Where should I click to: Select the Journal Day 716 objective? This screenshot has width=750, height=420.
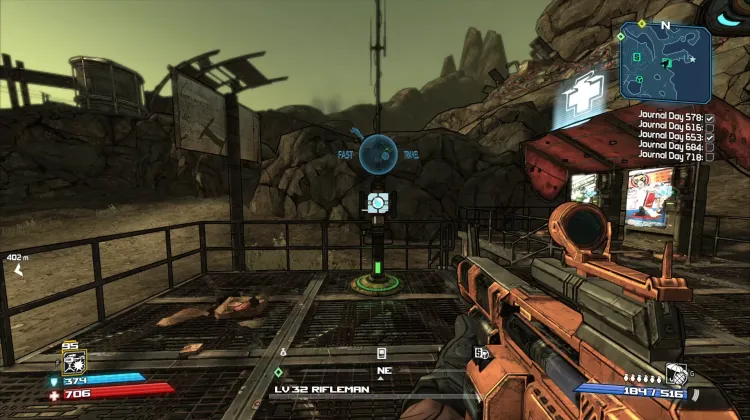coord(673,157)
